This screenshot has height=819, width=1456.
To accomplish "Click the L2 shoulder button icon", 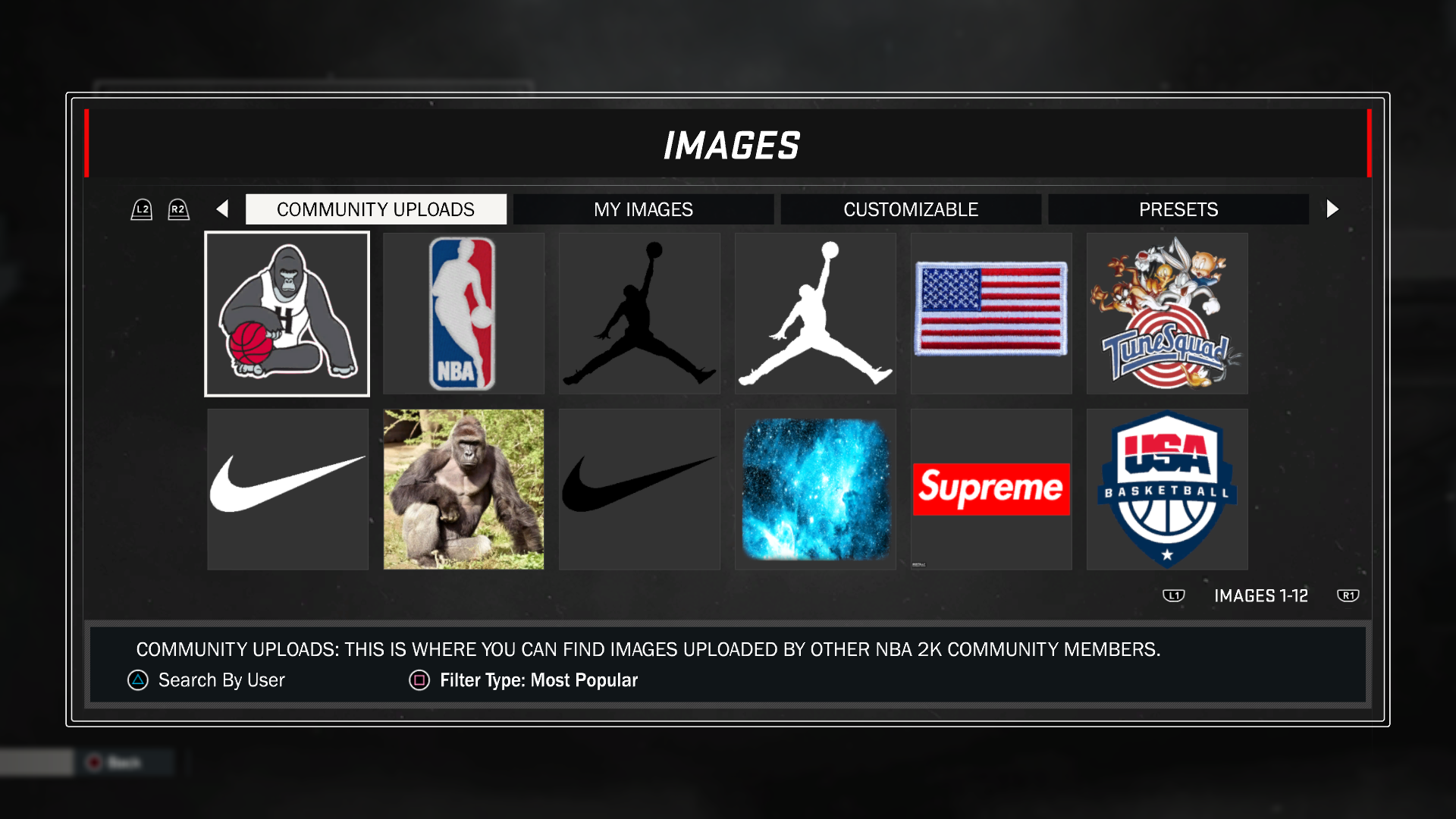I will tap(141, 209).
